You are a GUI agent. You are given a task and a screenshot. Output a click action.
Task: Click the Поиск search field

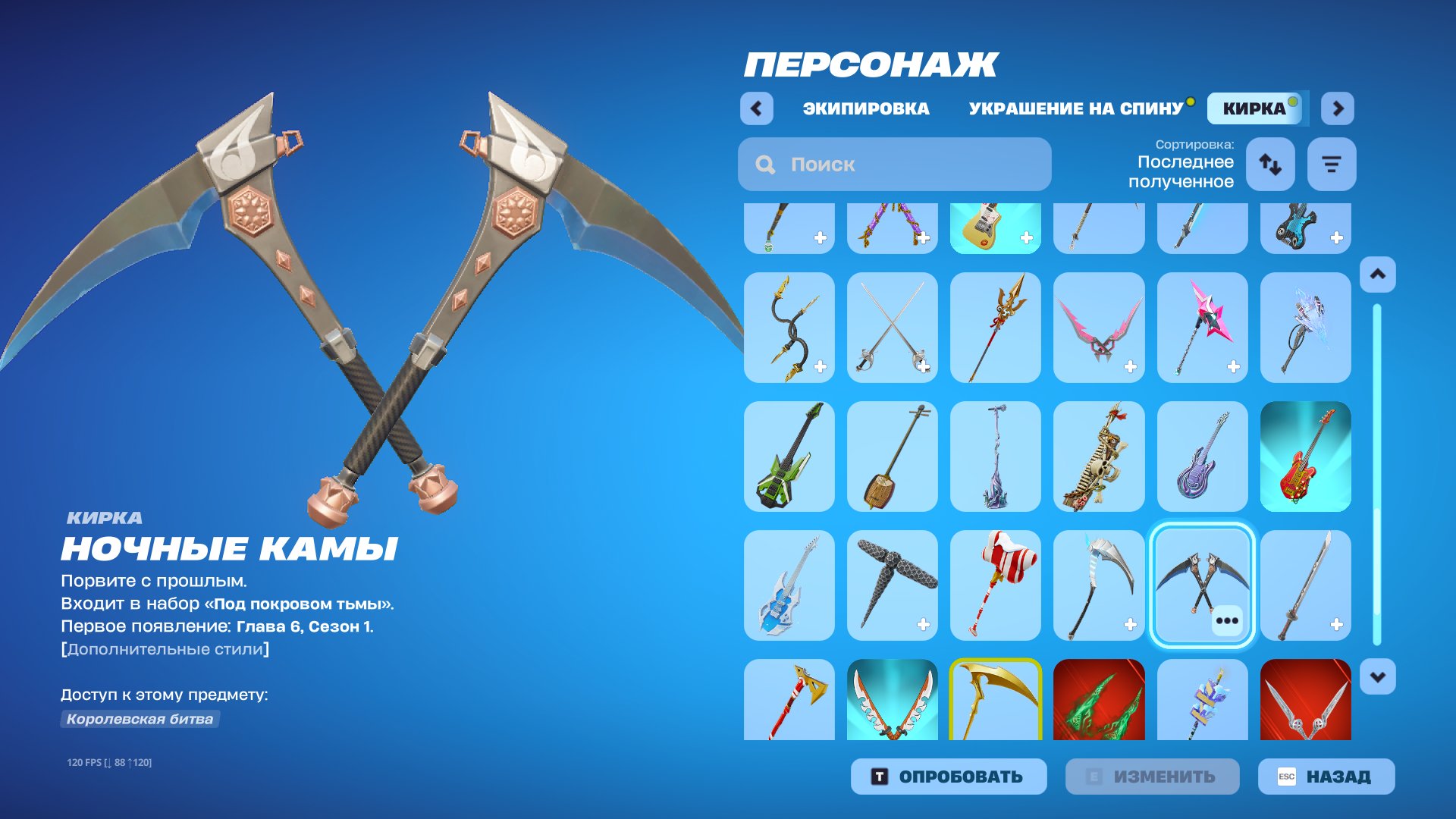point(895,164)
